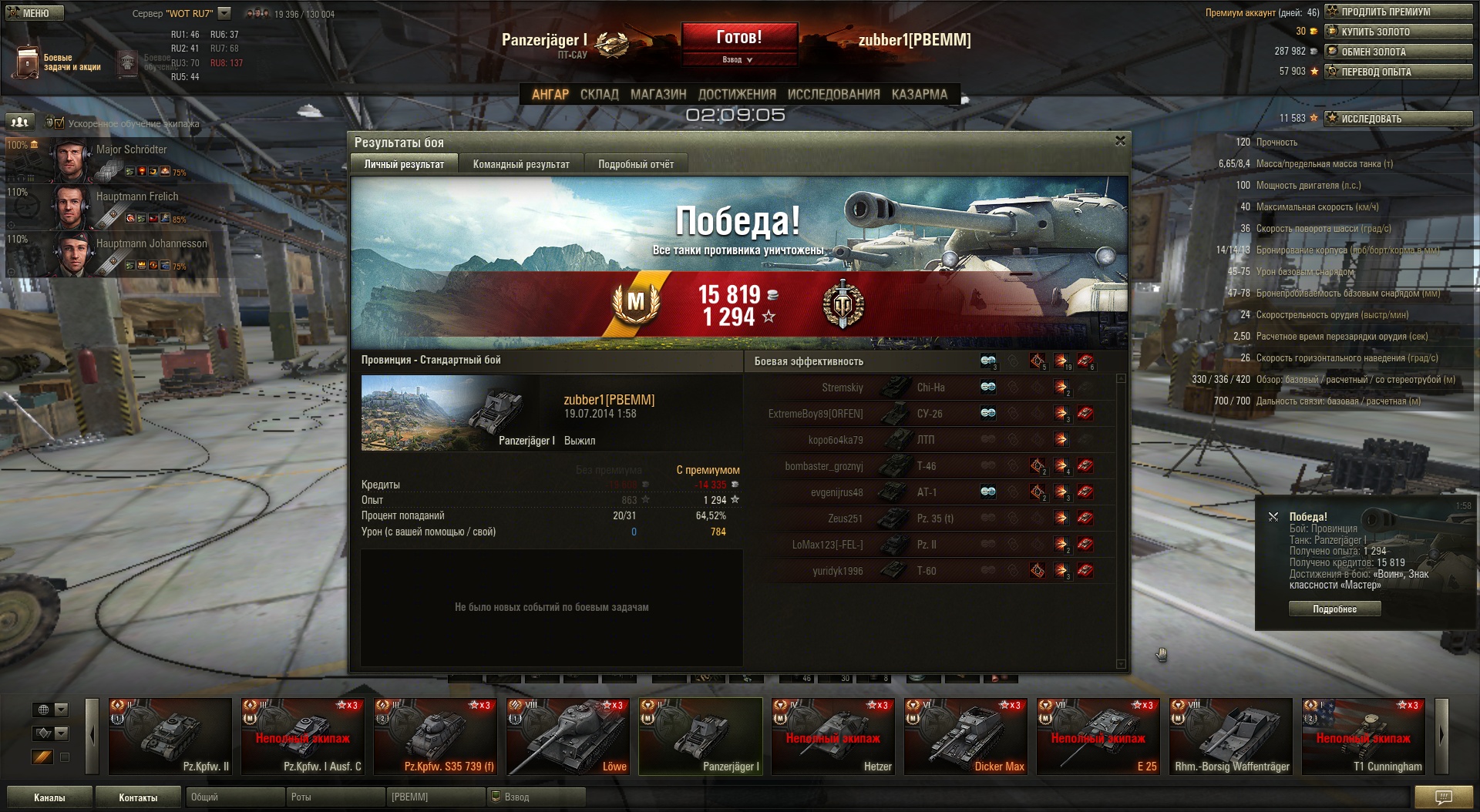Open the Каналы chat channels
1480x812 pixels.
[x=49, y=797]
